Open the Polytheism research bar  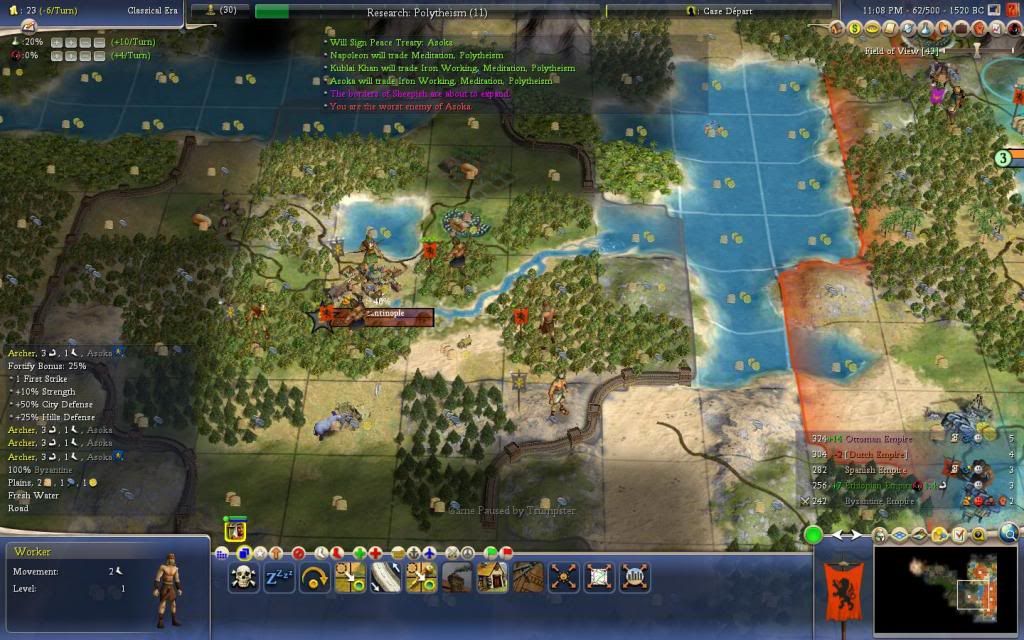click(x=430, y=10)
